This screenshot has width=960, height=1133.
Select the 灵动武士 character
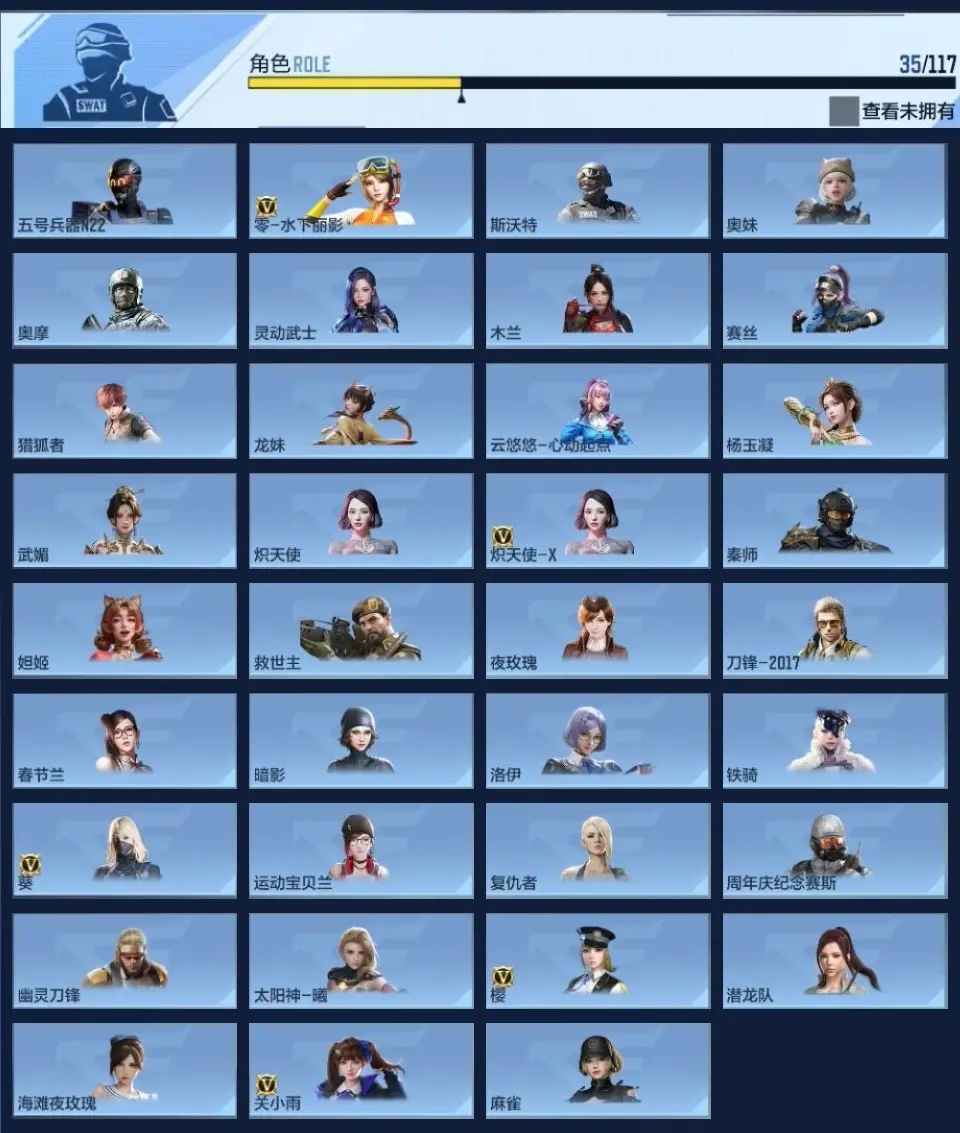coord(361,301)
